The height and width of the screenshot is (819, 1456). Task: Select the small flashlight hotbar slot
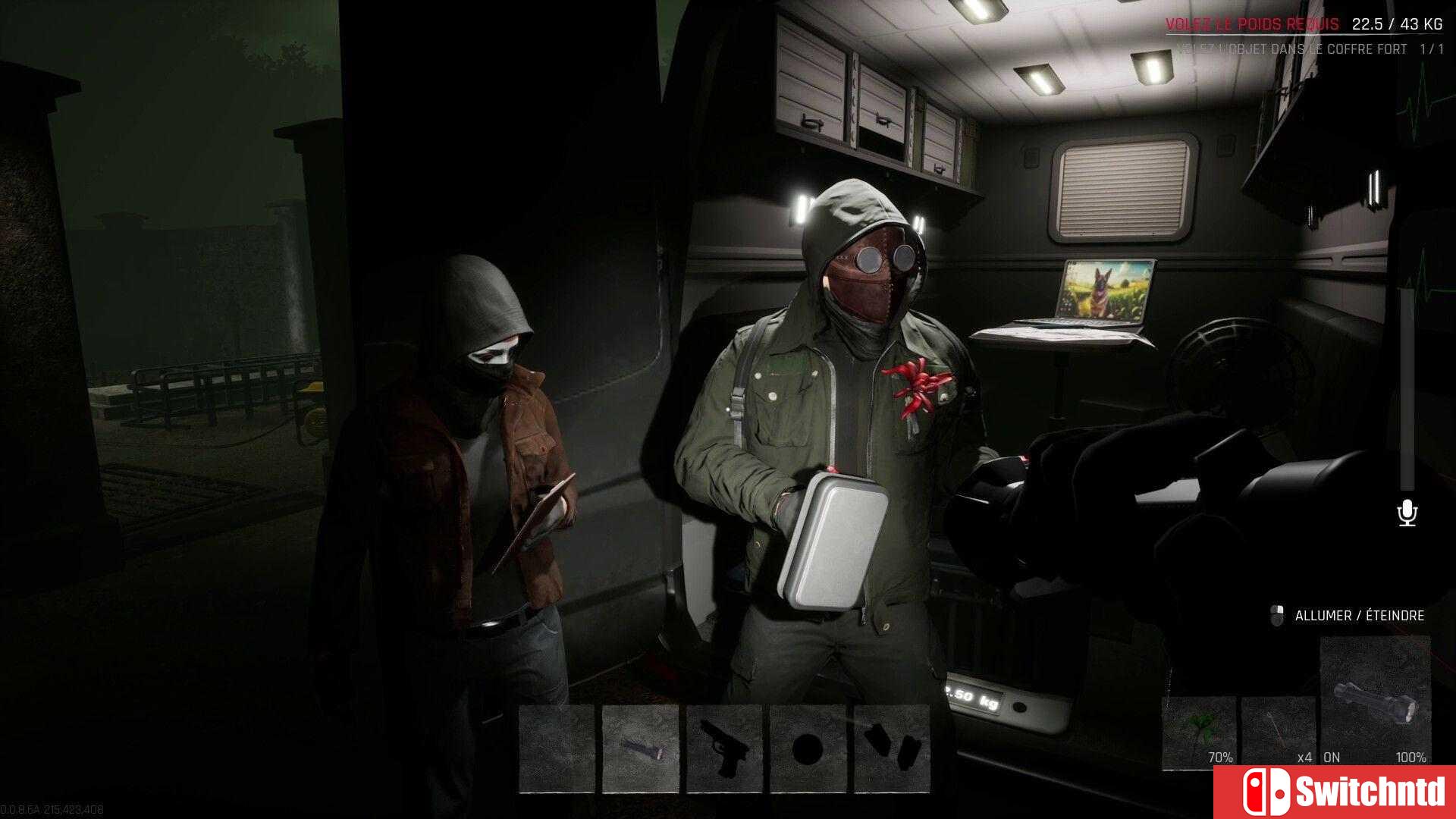tap(641, 748)
